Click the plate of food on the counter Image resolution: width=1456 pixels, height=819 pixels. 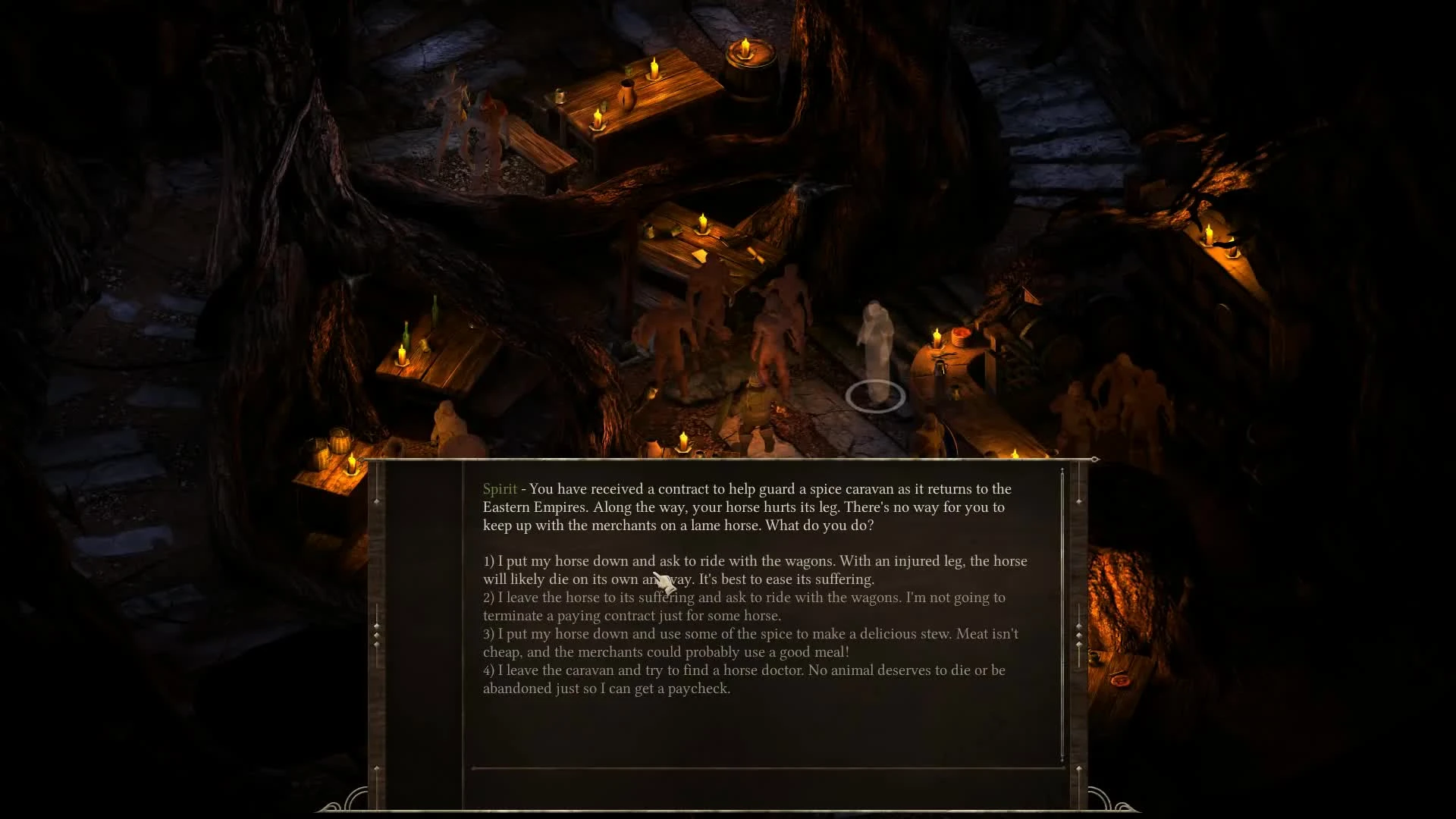pos(959,336)
